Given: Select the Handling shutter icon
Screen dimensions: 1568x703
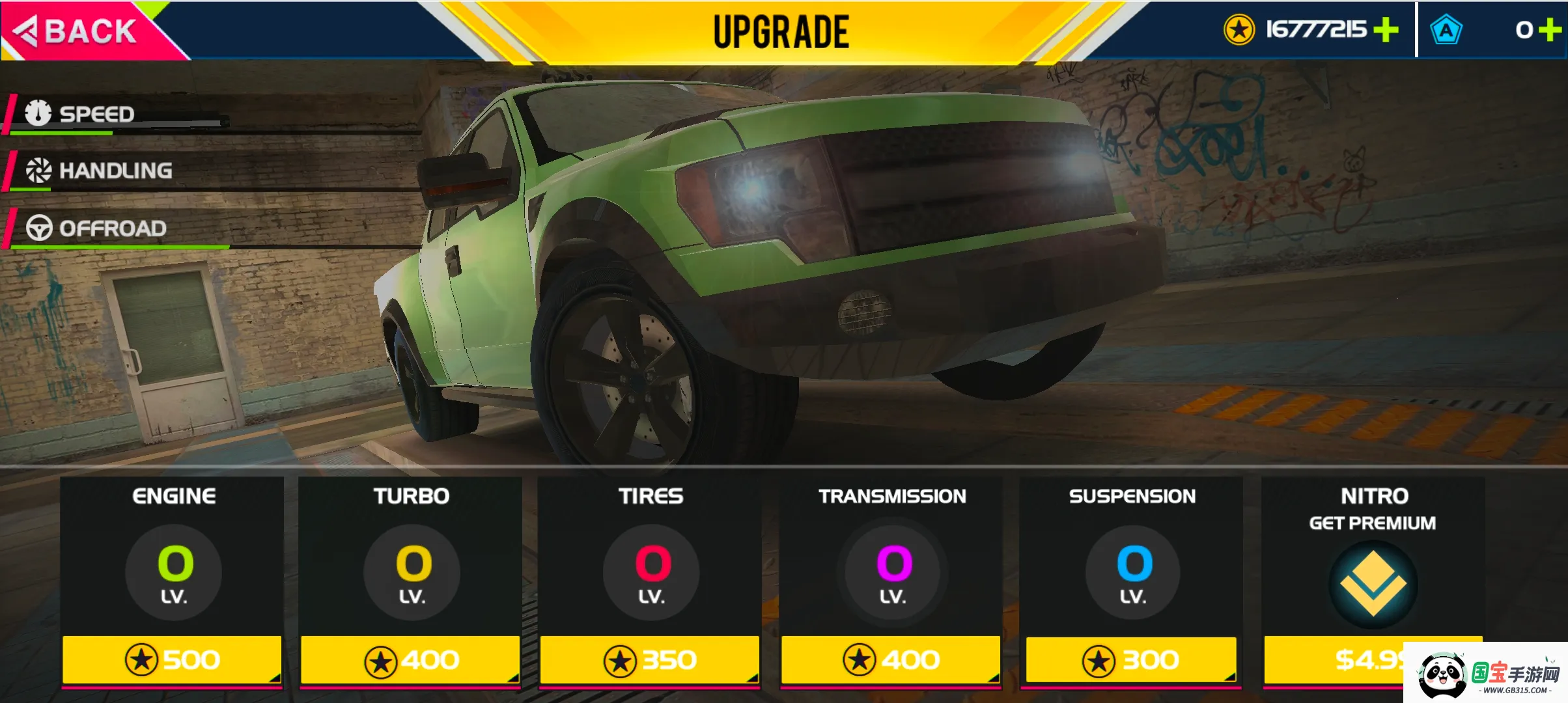Looking at the screenshot, I should pos(39,171).
